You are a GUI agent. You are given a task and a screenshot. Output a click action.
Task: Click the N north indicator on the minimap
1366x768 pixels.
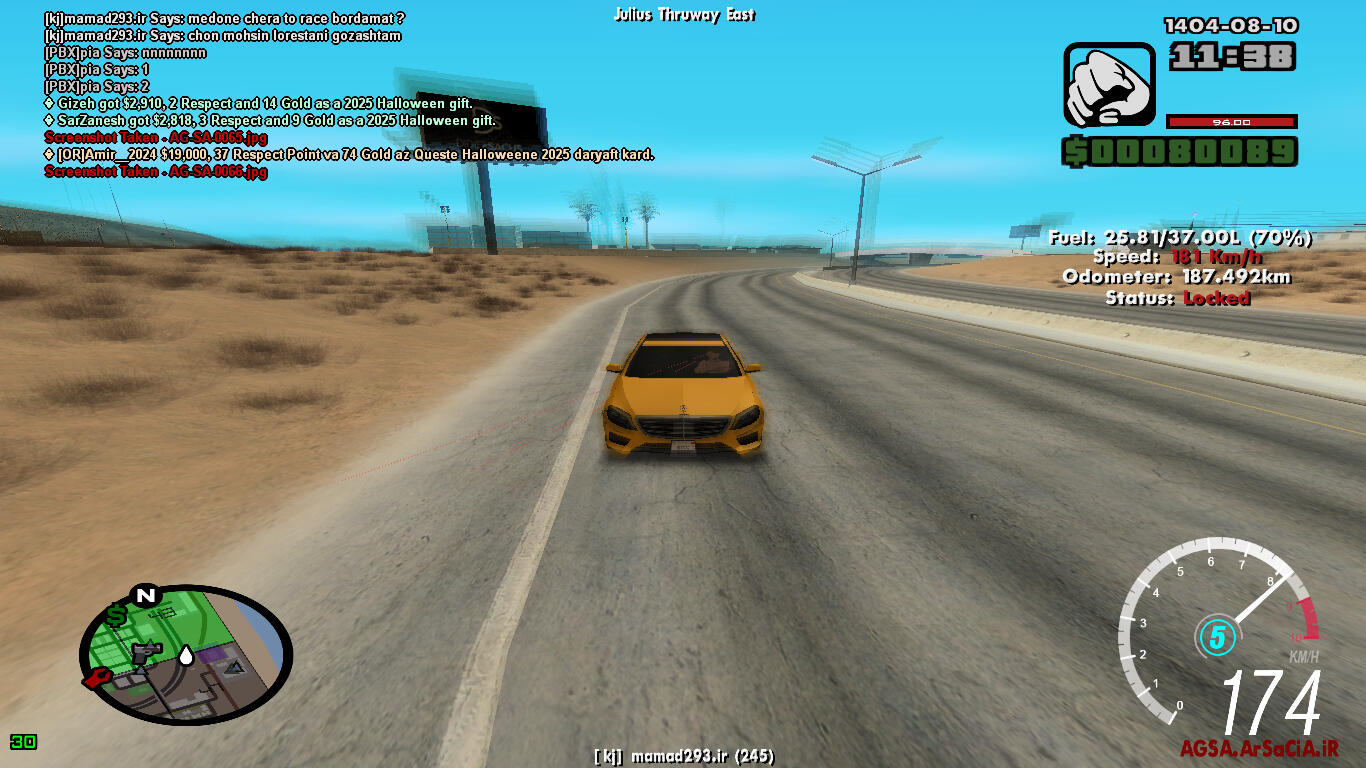(146, 596)
